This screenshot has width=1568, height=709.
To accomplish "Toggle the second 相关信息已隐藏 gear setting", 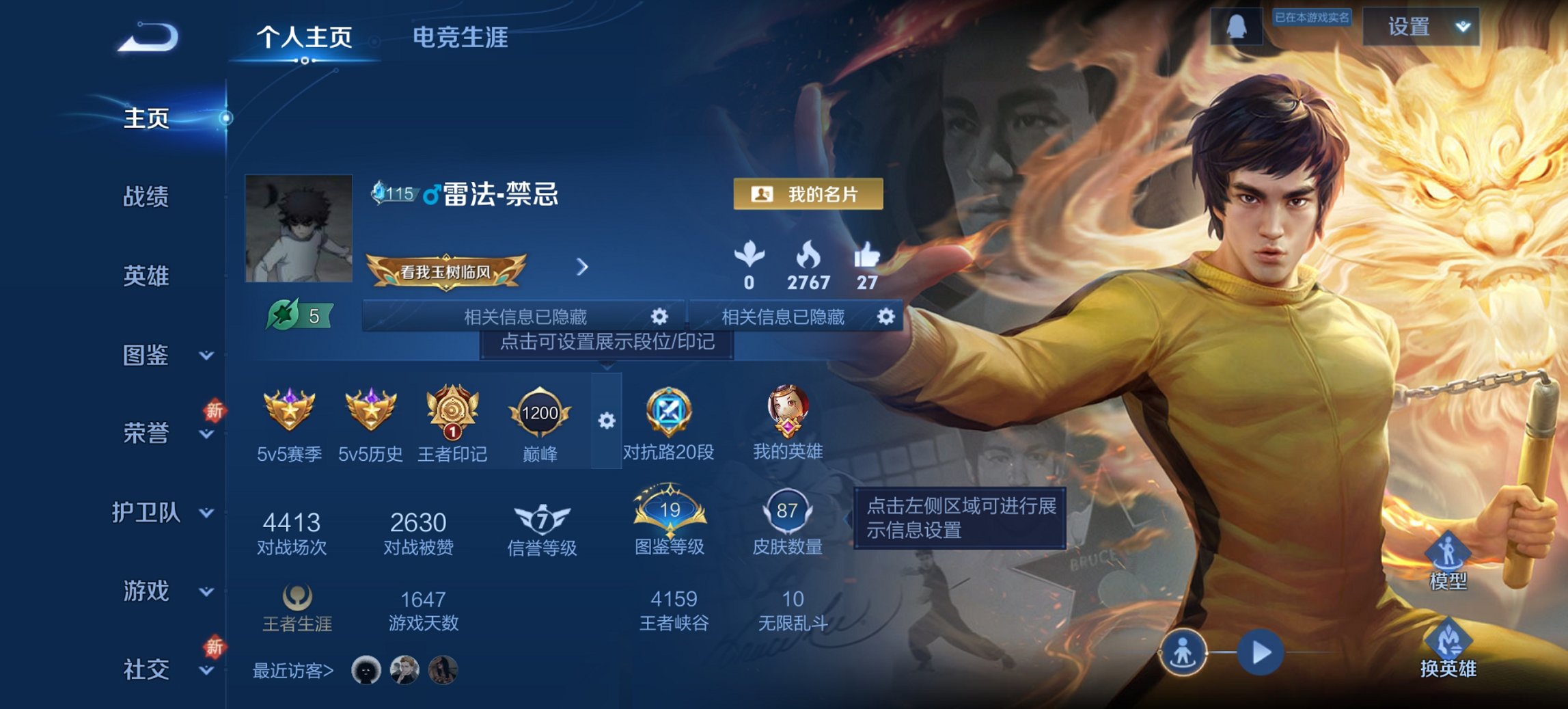I will (885, 317).
